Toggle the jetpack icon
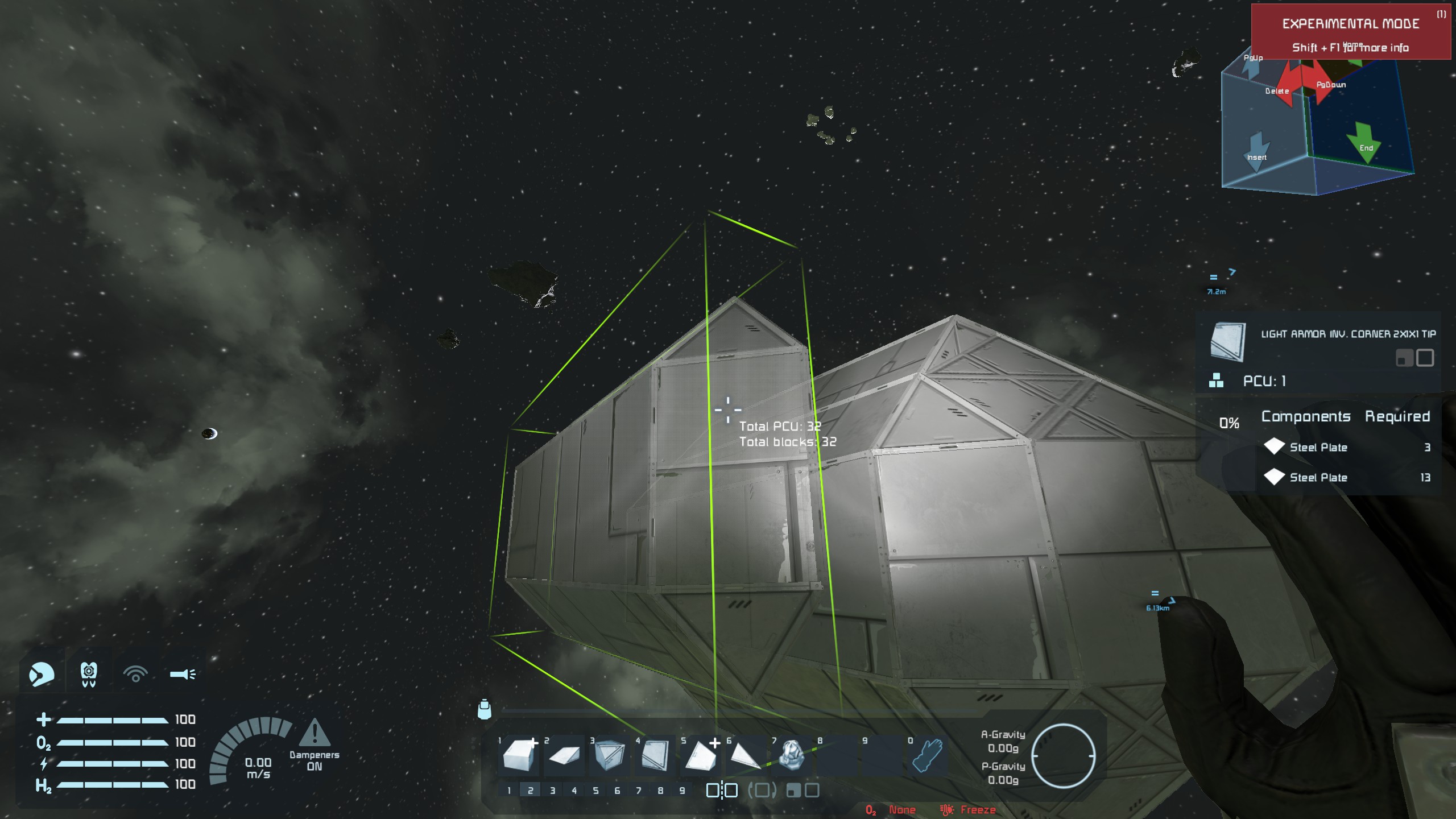The width and height of the screenshot is (1456, 819). point(89,674)
